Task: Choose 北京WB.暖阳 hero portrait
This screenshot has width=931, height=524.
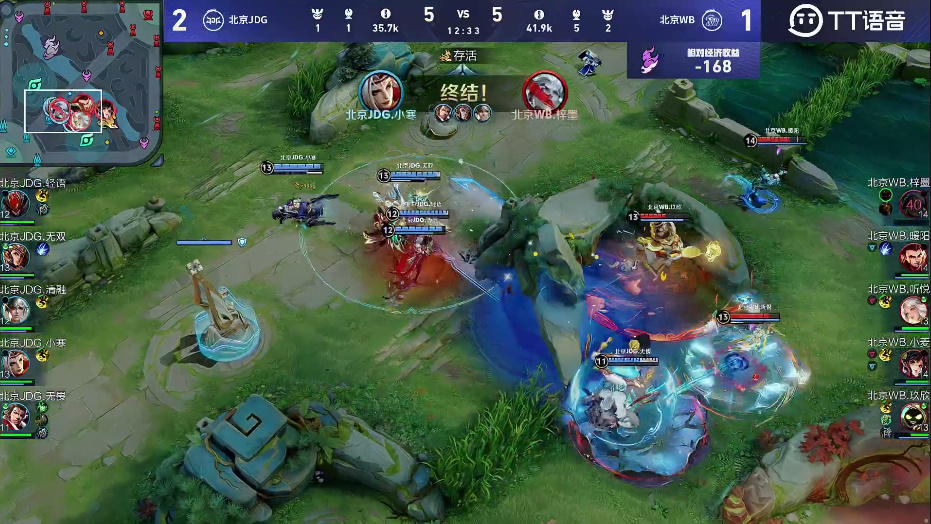Action: 914,258
